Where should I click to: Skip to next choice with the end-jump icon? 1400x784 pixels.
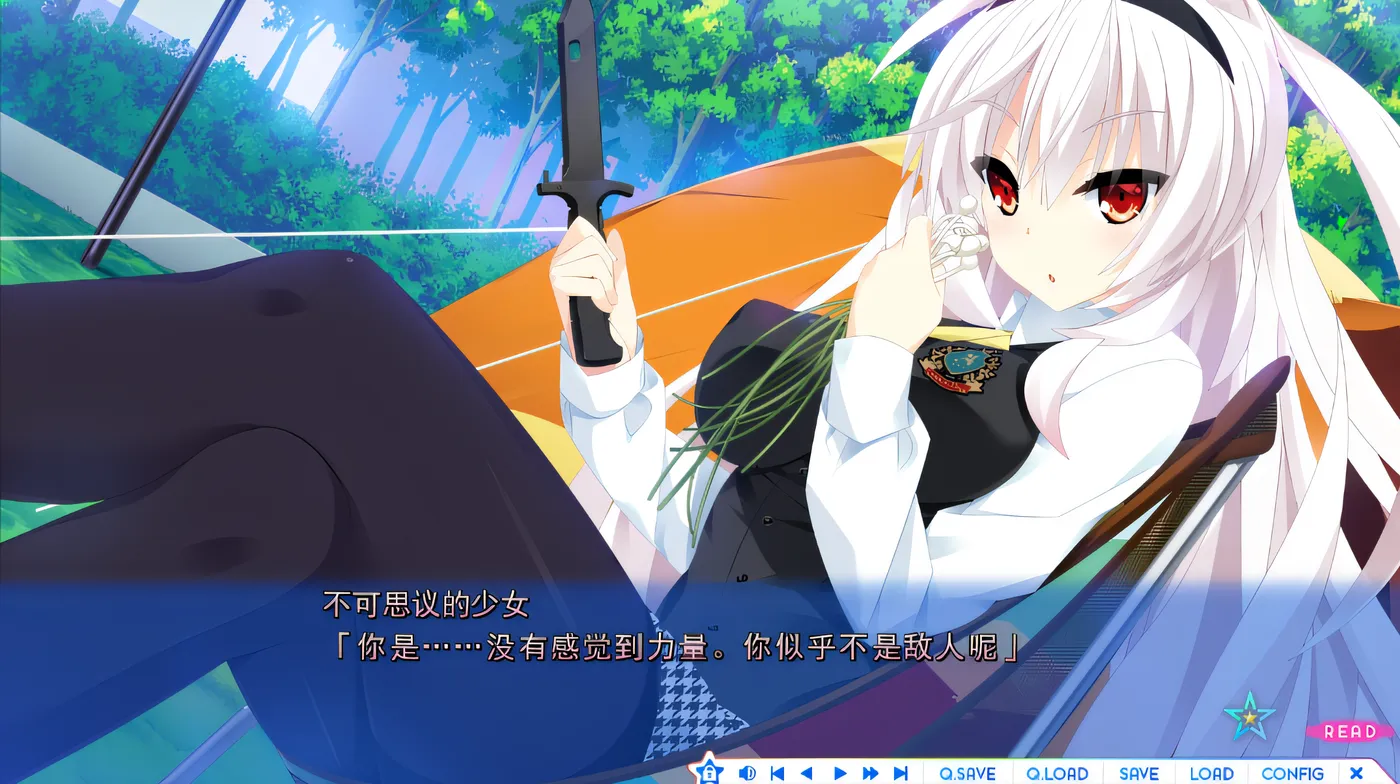pyautogui.click(x=901, y=773)
